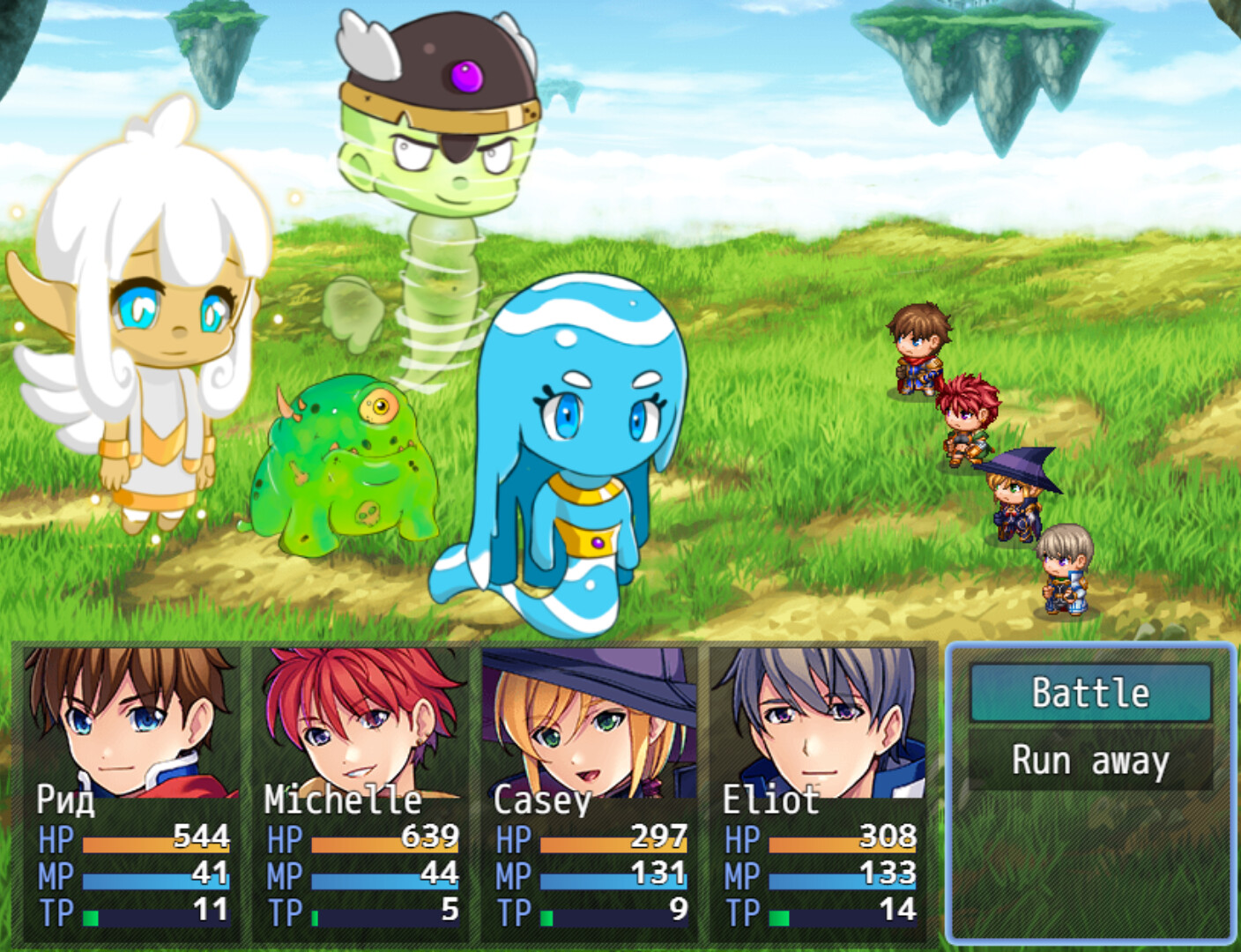Choose the Run away option
Viewport: 1241px width, 952px height.
click(1090, 759)
